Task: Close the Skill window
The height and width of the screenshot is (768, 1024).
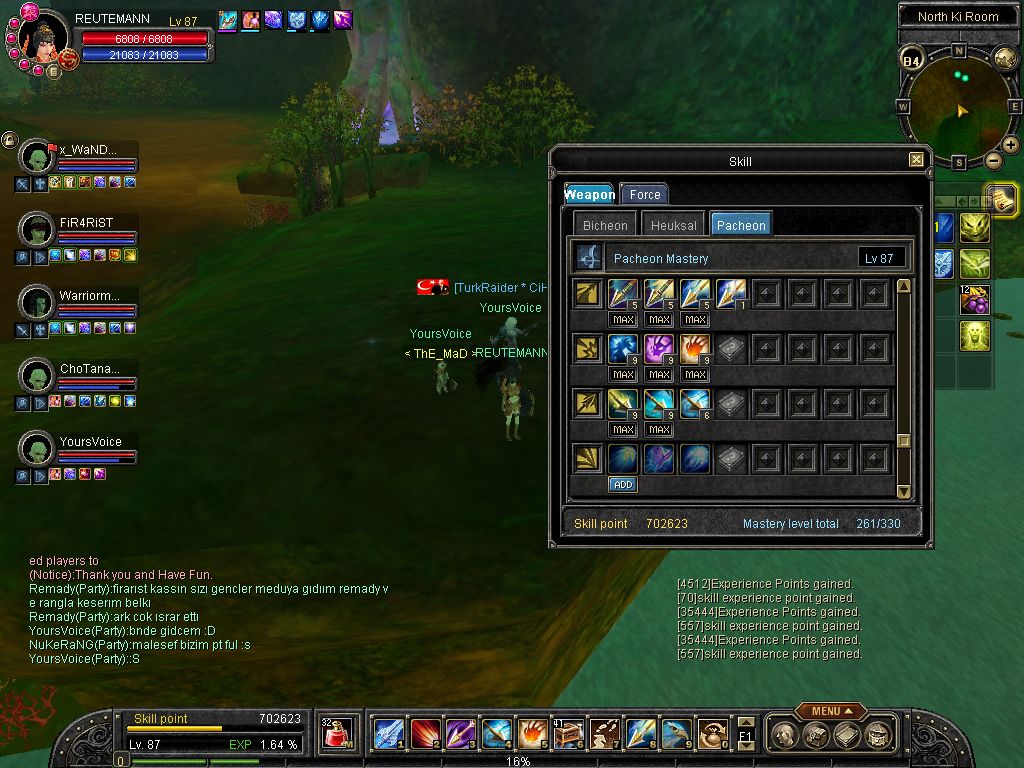Action: [916, 160]
